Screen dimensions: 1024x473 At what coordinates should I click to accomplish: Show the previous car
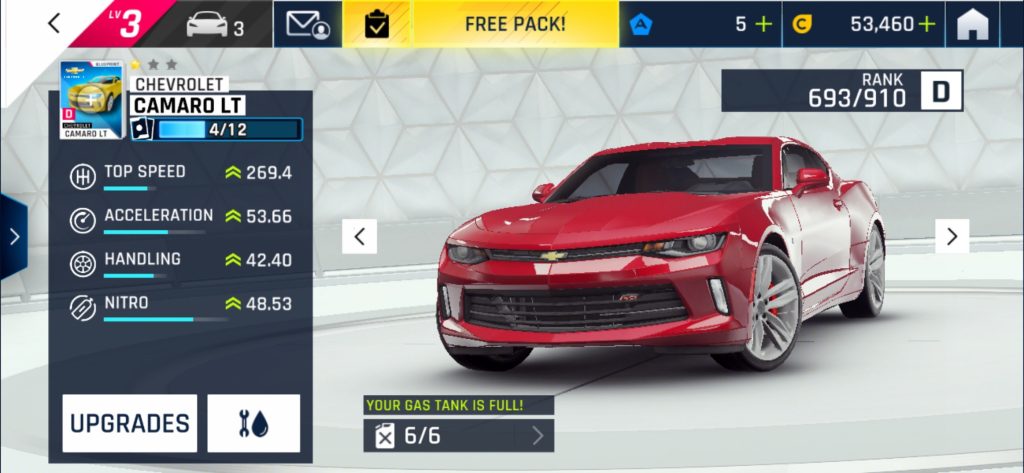click(359, 236)
